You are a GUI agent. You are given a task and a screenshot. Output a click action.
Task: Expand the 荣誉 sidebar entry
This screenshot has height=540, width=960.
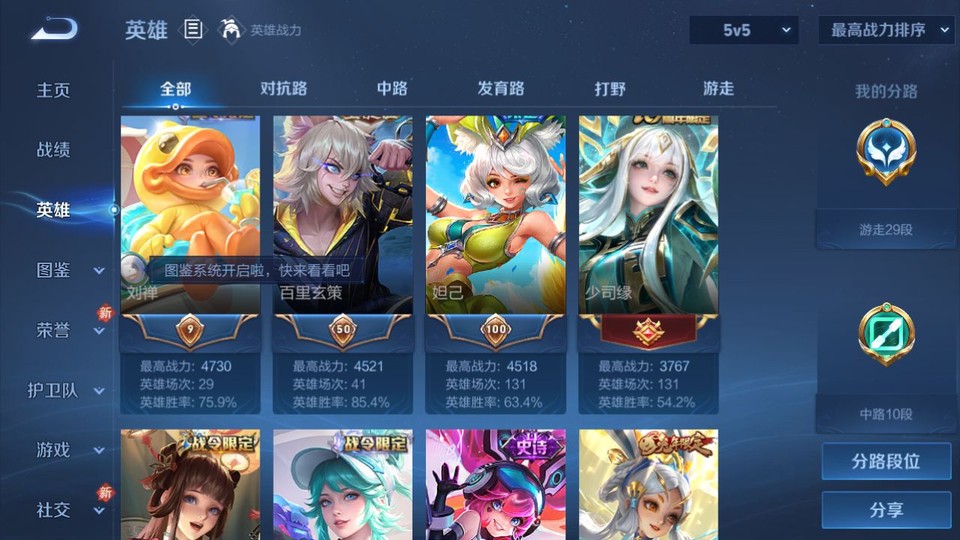(68, 330)
